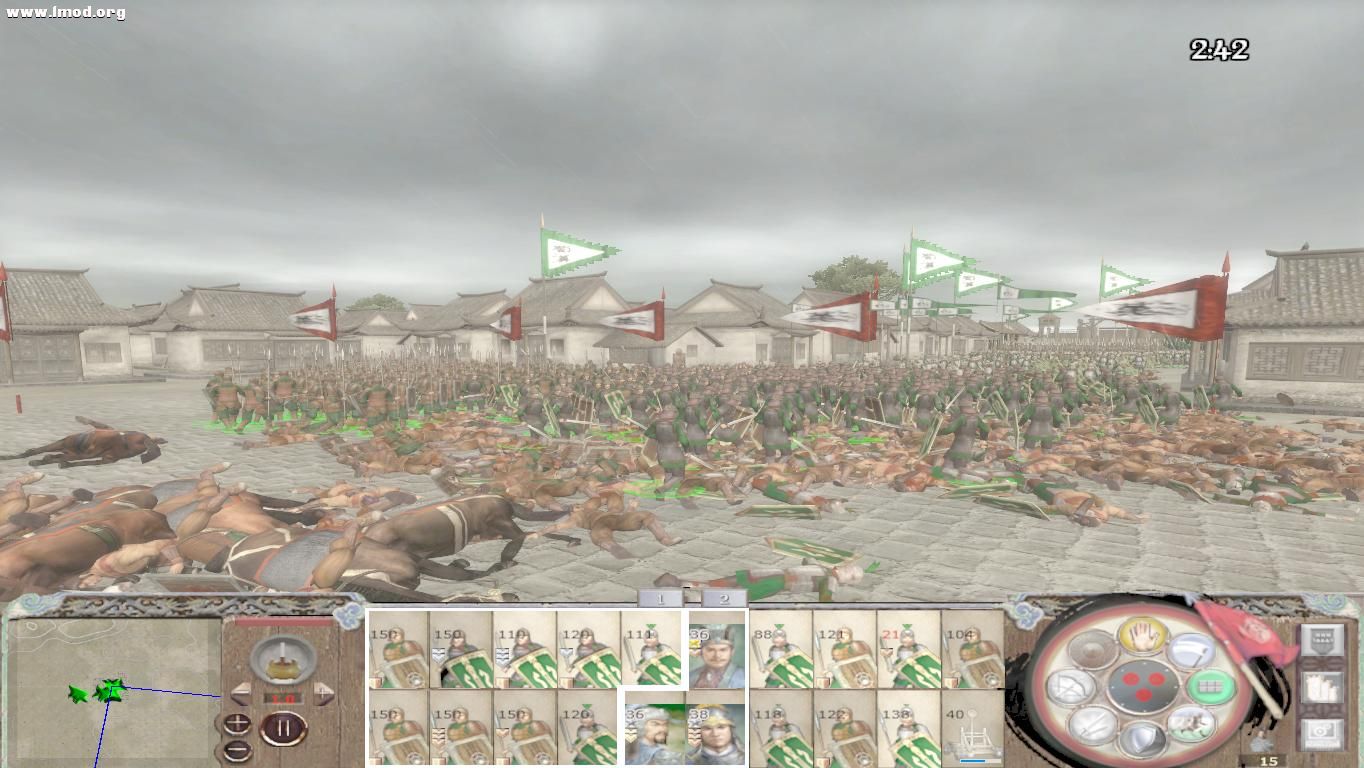The height and width of the screenshot is (768, 1364).
Task: Click the central group-units shield emblem
Action: click(1144, 687)
